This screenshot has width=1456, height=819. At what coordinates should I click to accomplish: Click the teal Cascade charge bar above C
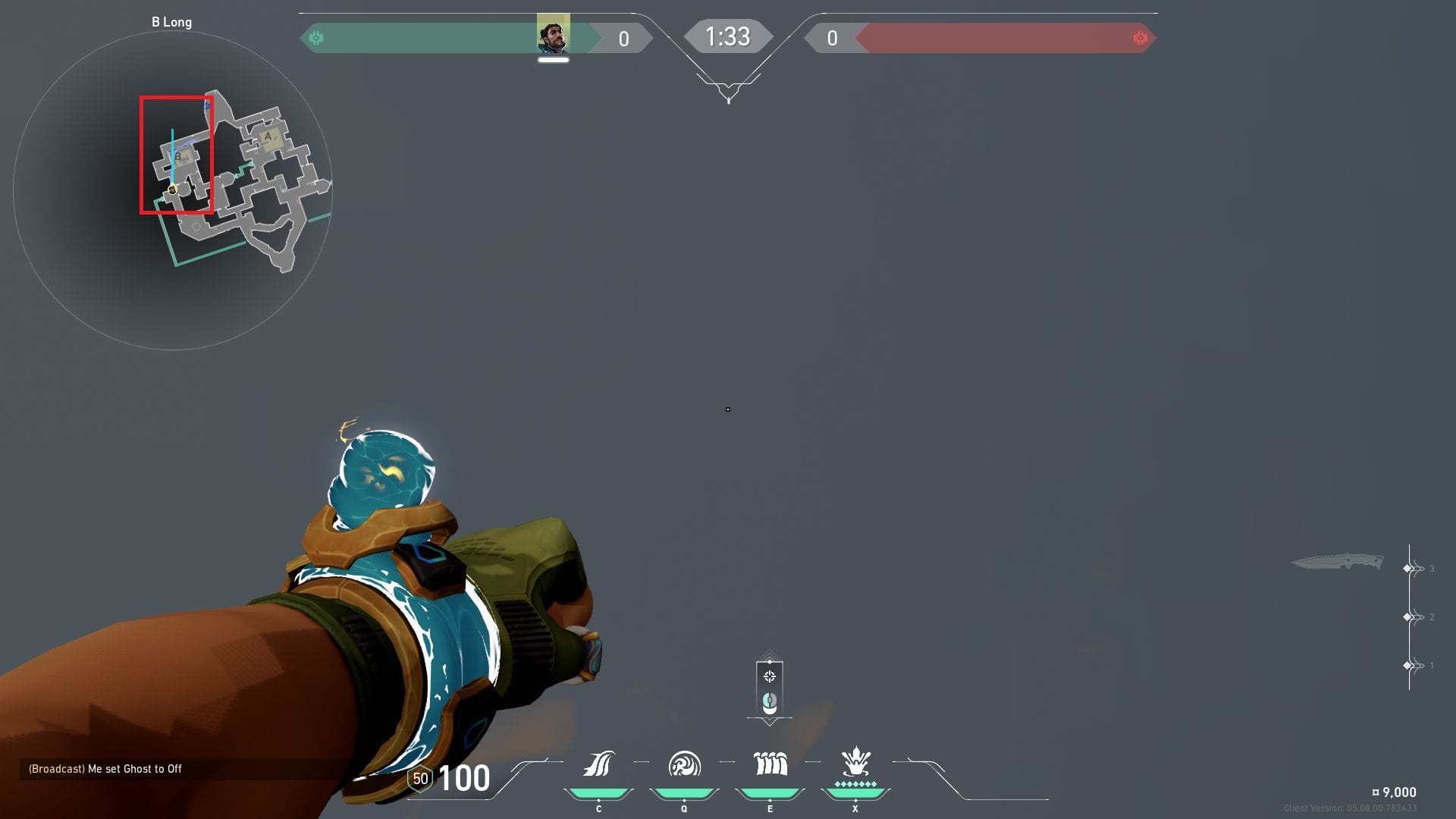coord(599,790)
